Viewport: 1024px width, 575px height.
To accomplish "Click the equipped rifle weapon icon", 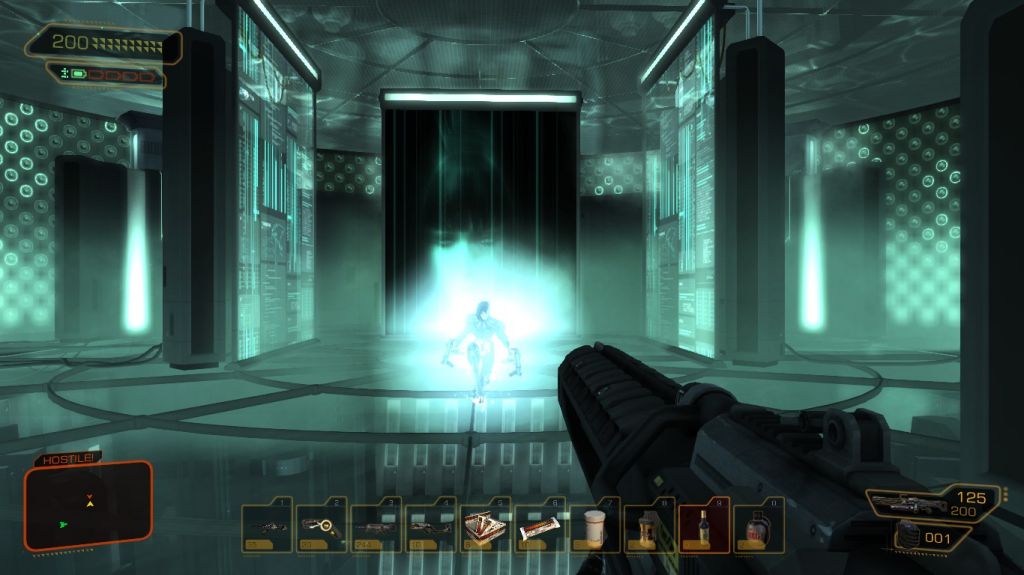I will [905, 501].
